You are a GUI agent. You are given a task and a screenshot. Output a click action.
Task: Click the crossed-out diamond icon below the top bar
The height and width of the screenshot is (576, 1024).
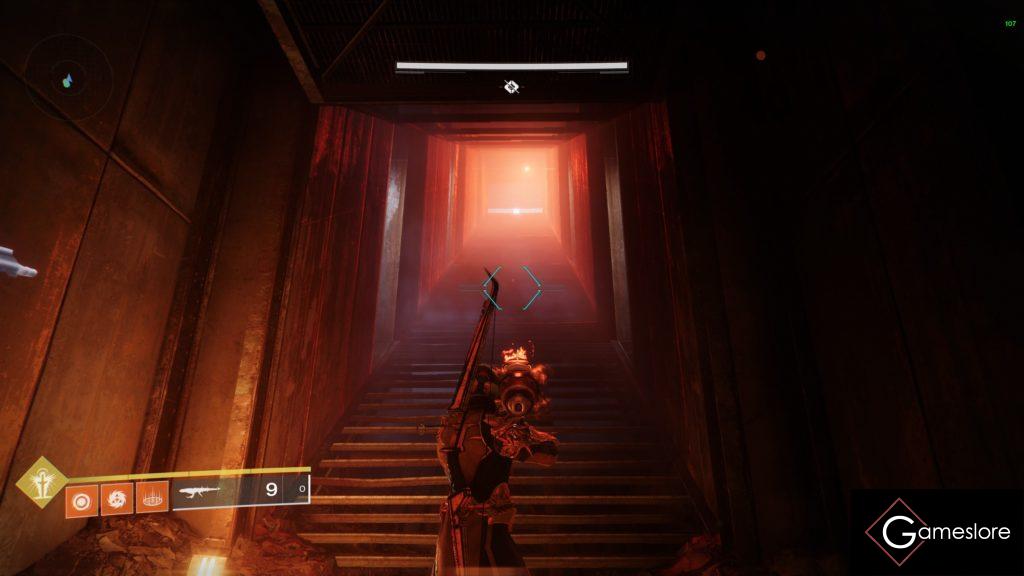point(511,87)
